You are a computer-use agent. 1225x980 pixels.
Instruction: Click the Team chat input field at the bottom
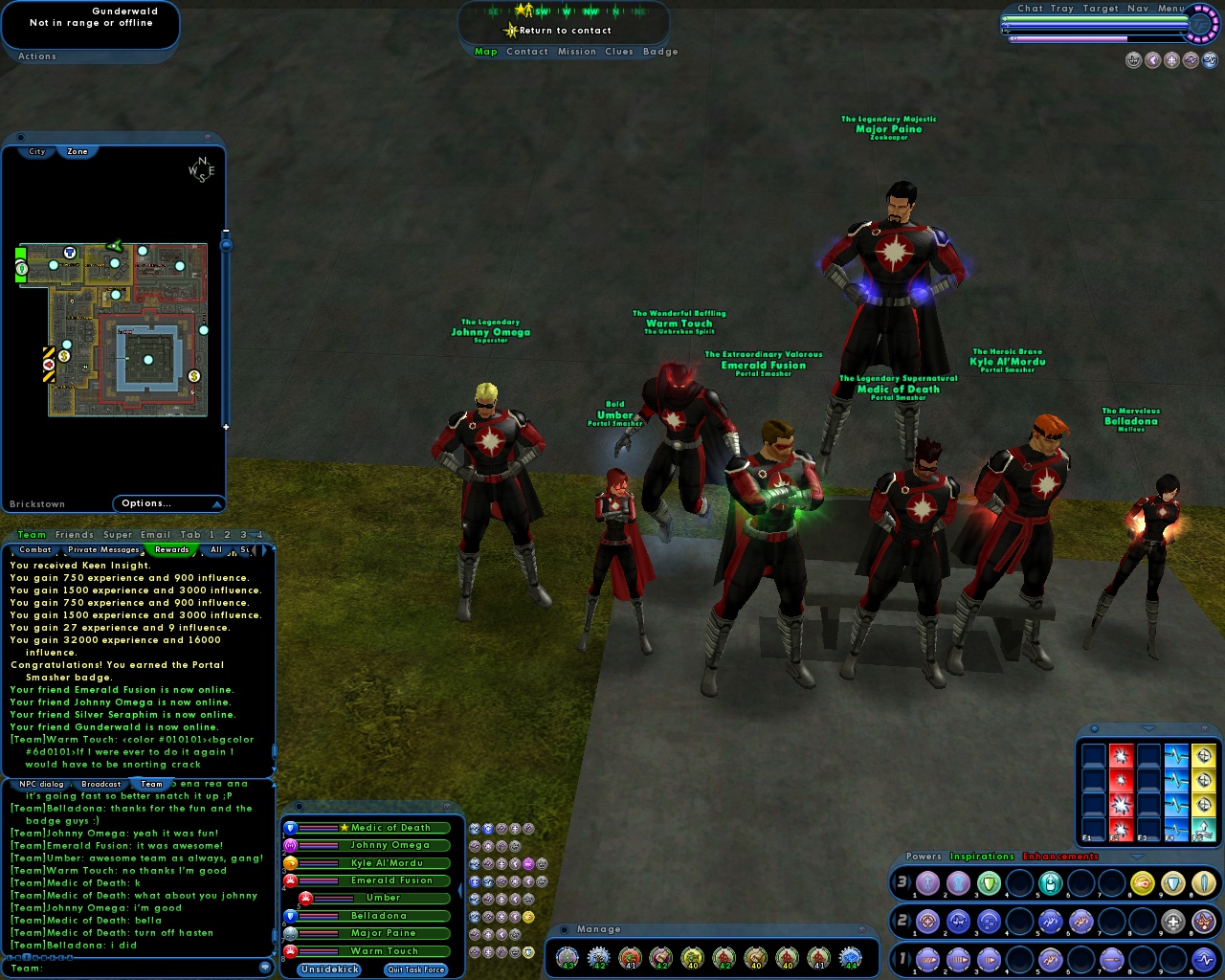[x=134, y=969]
